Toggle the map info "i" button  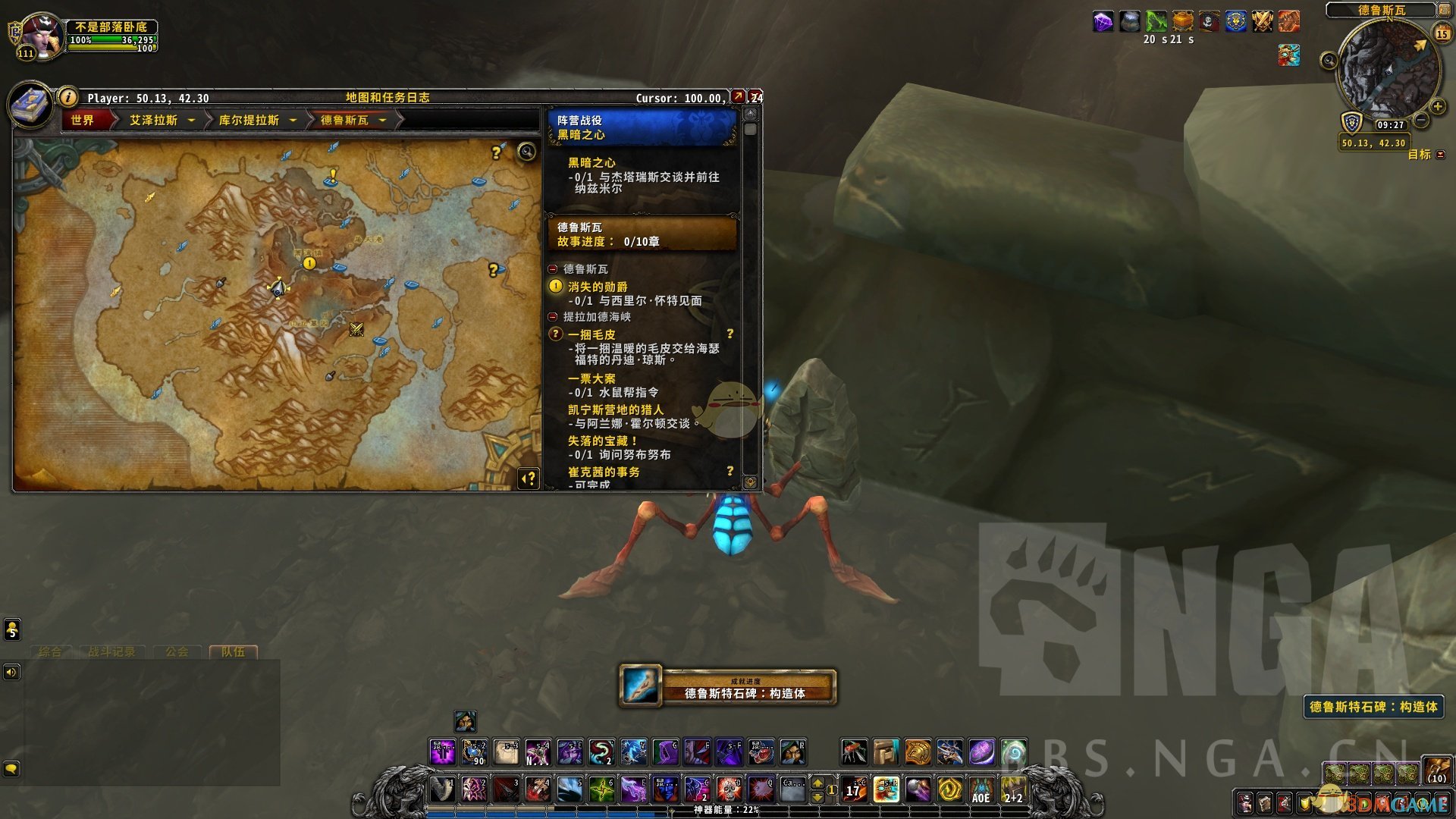(68, 97)
